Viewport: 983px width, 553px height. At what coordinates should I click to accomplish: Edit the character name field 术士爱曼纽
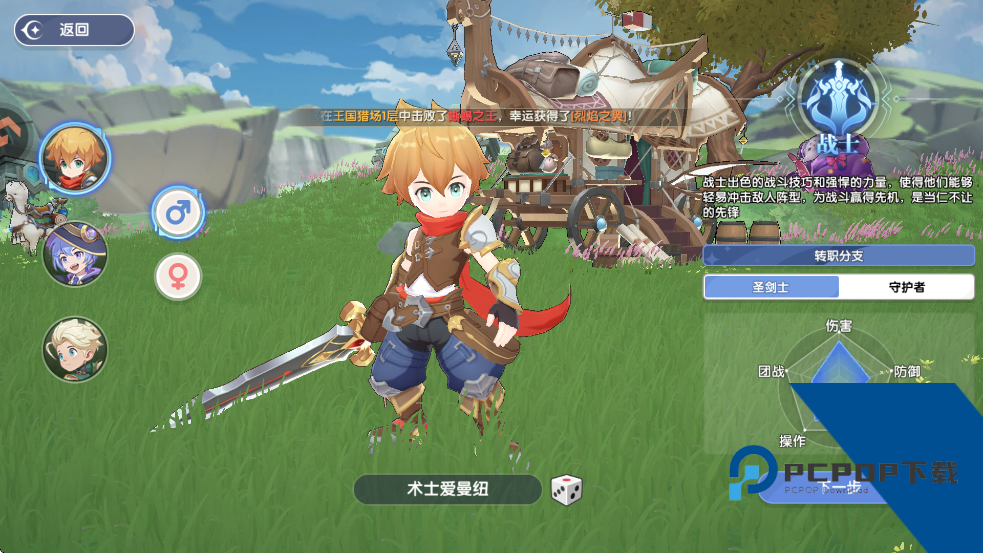coord(447,489)
